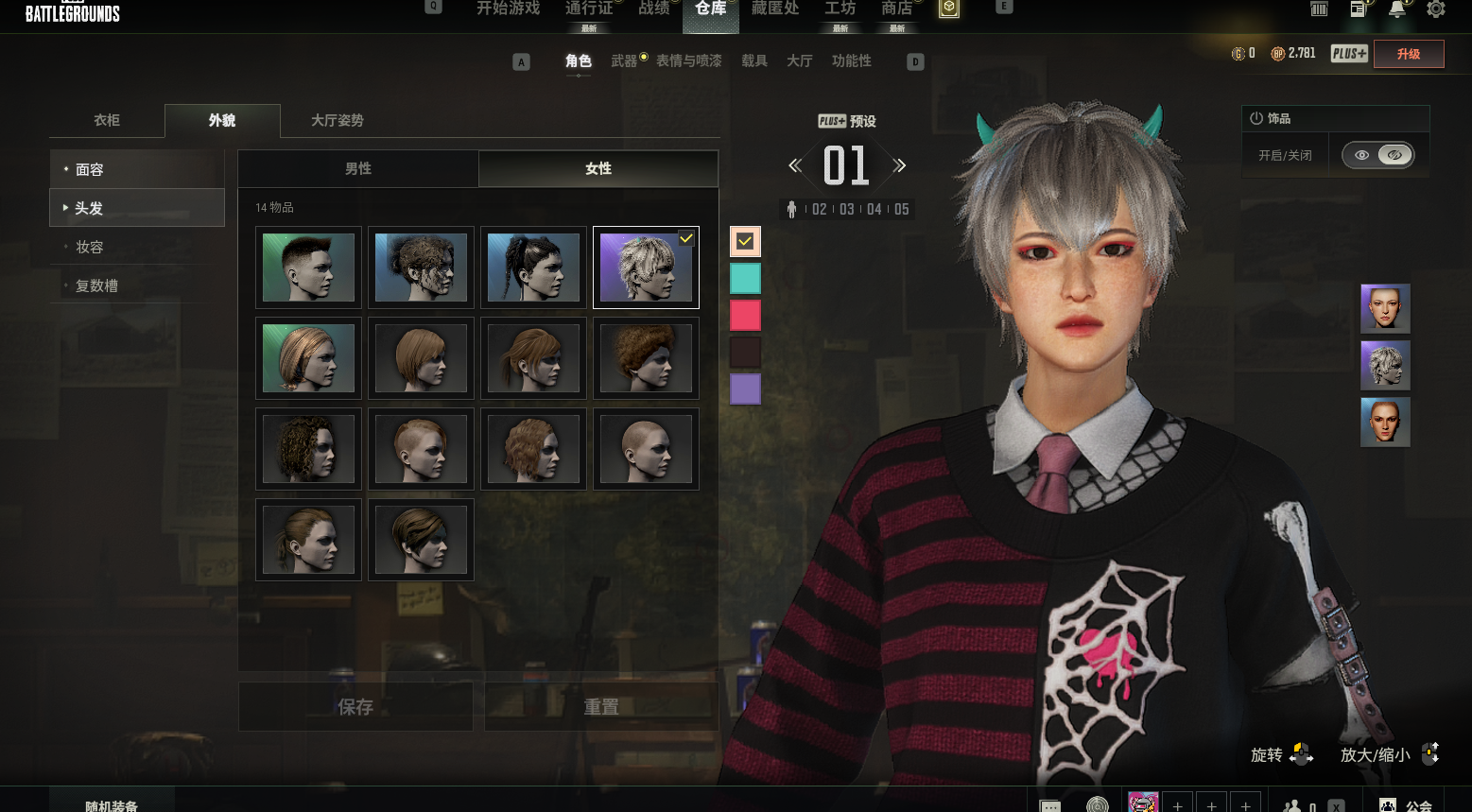Screen dimensions: 1472x812
Task: Switch to the 男性 gender tab
Action: [357, 168]
